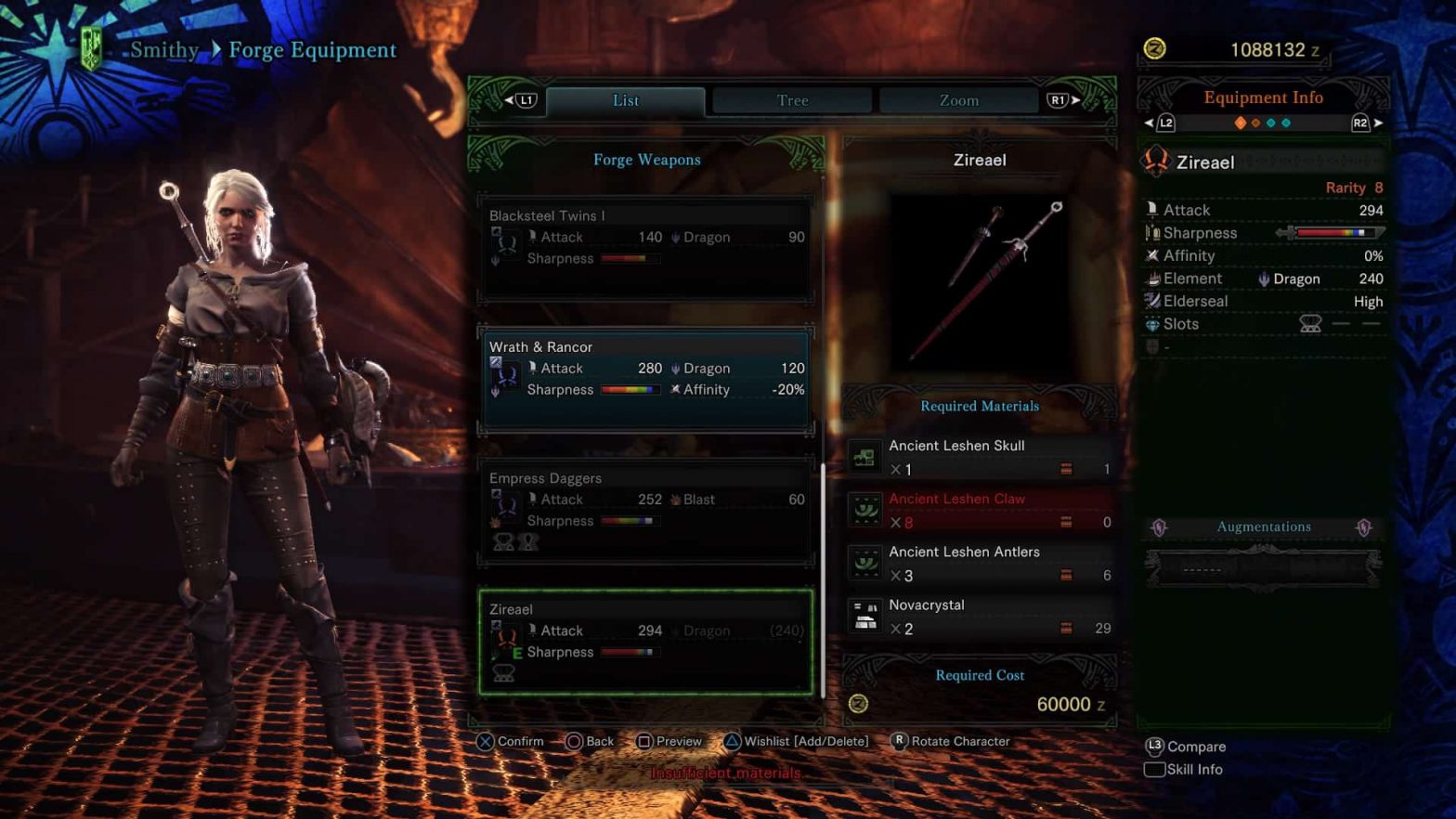Click the R1 arrow to change category

pos(1059,99)
